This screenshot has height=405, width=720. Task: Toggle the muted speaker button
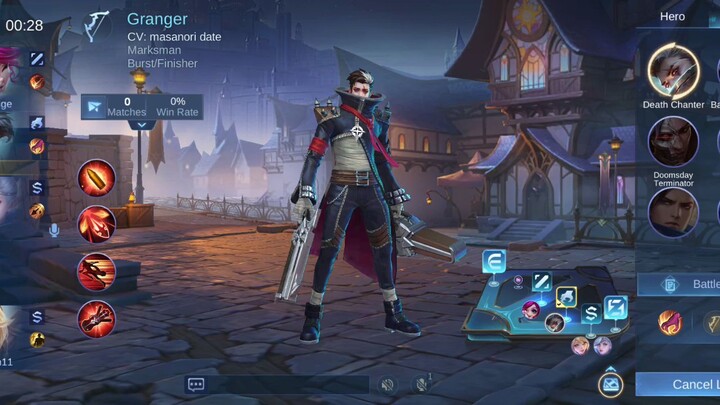point(387,384)
